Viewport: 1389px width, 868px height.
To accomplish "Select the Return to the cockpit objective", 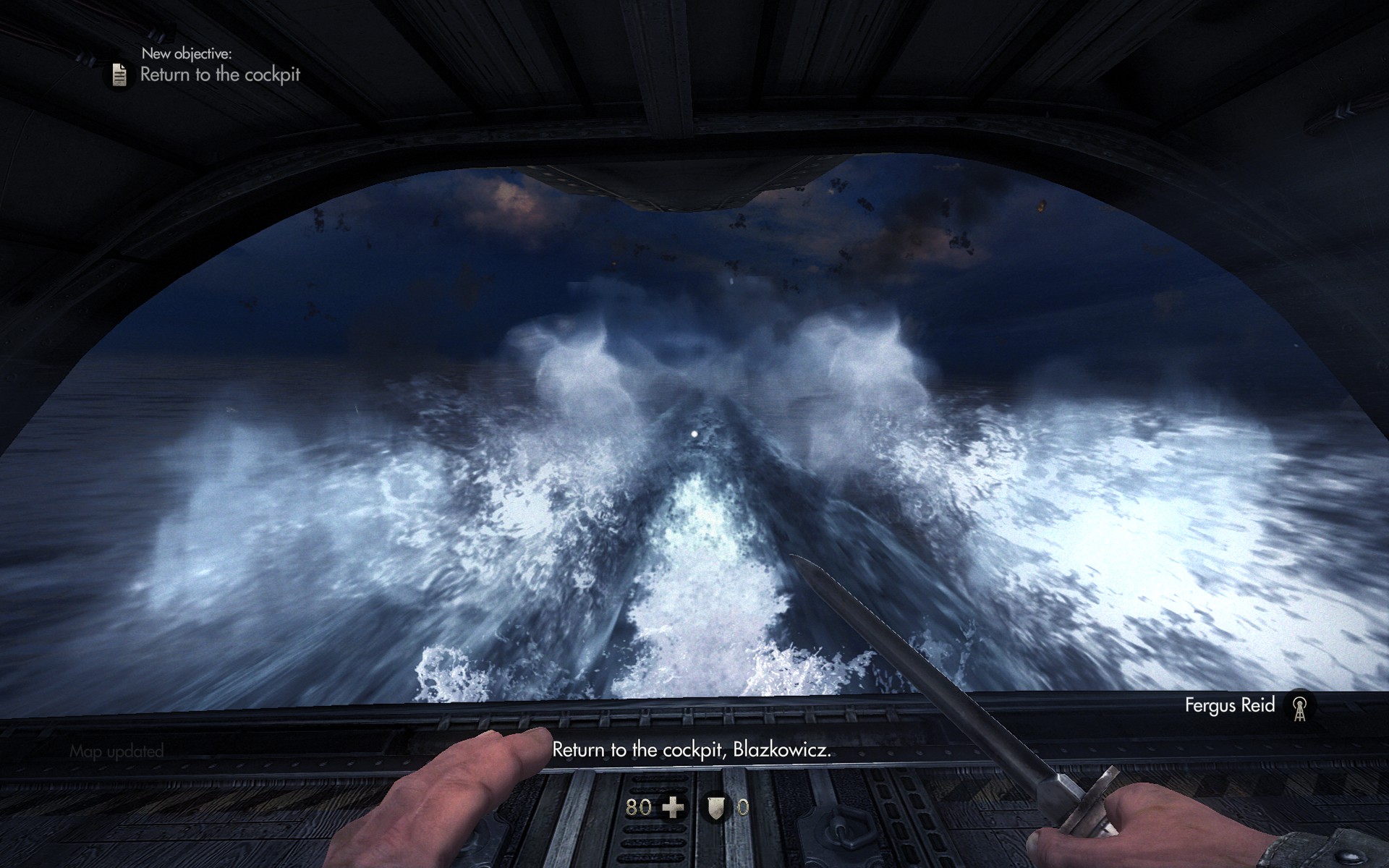I will click(220, 75).
